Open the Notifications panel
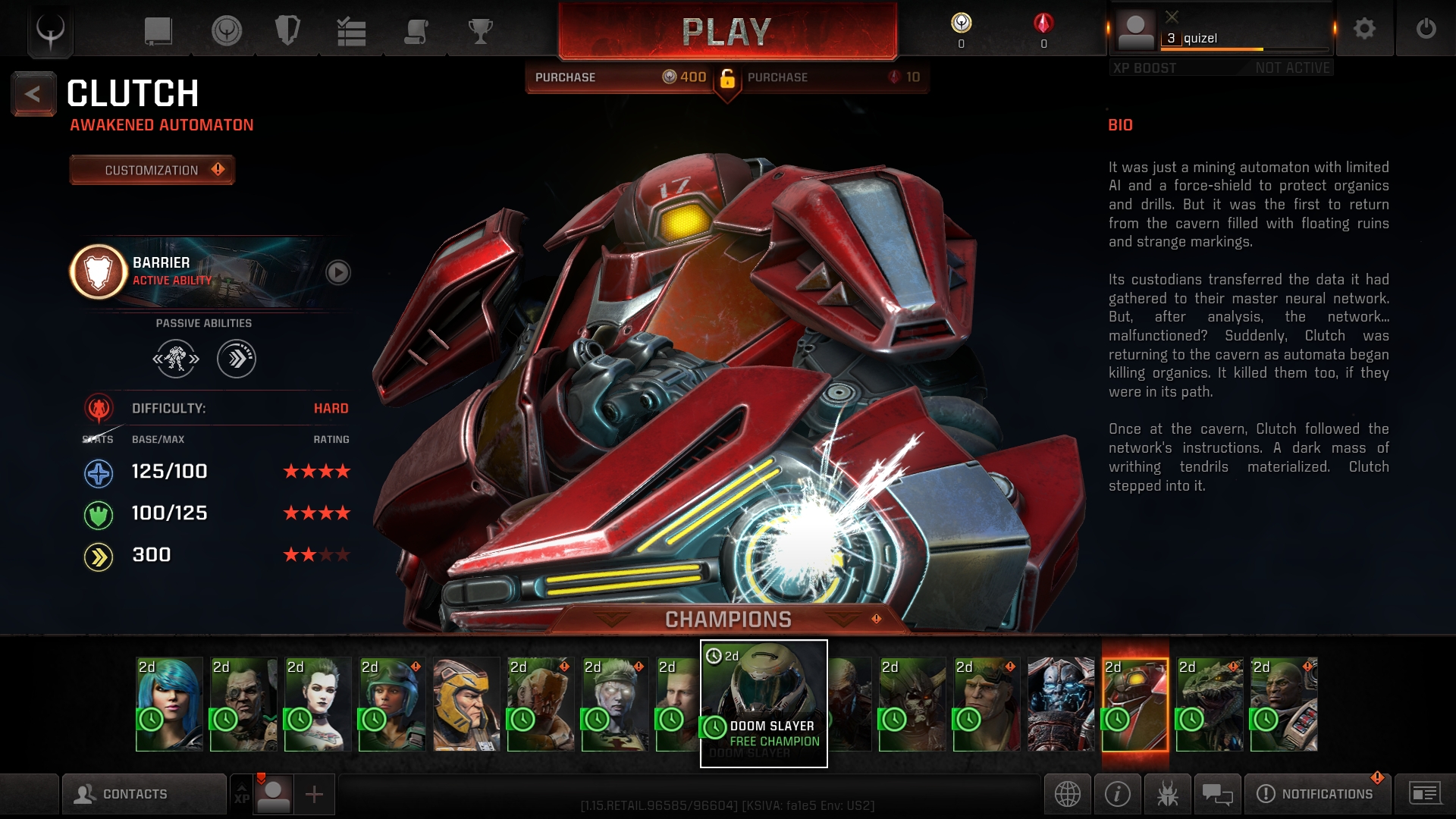The height and width of the screenshot is (819, 1456). click(1317, 794)
